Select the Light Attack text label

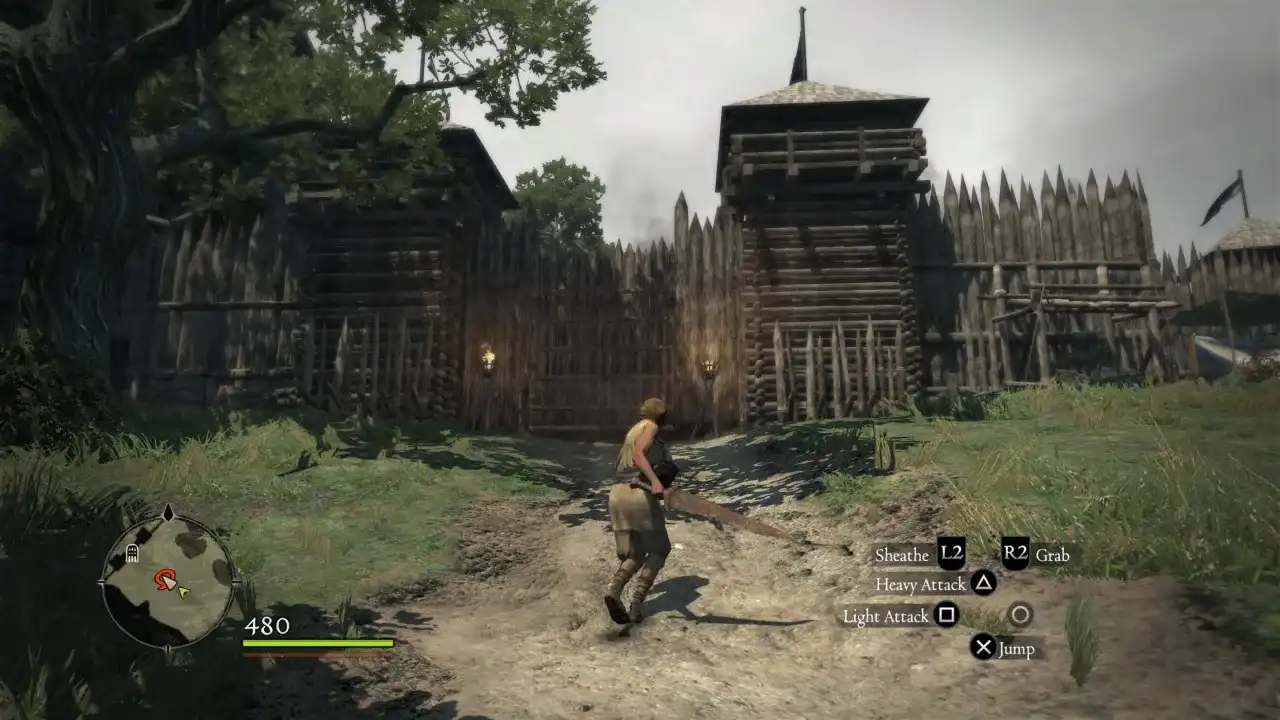(x=885, y=616)
